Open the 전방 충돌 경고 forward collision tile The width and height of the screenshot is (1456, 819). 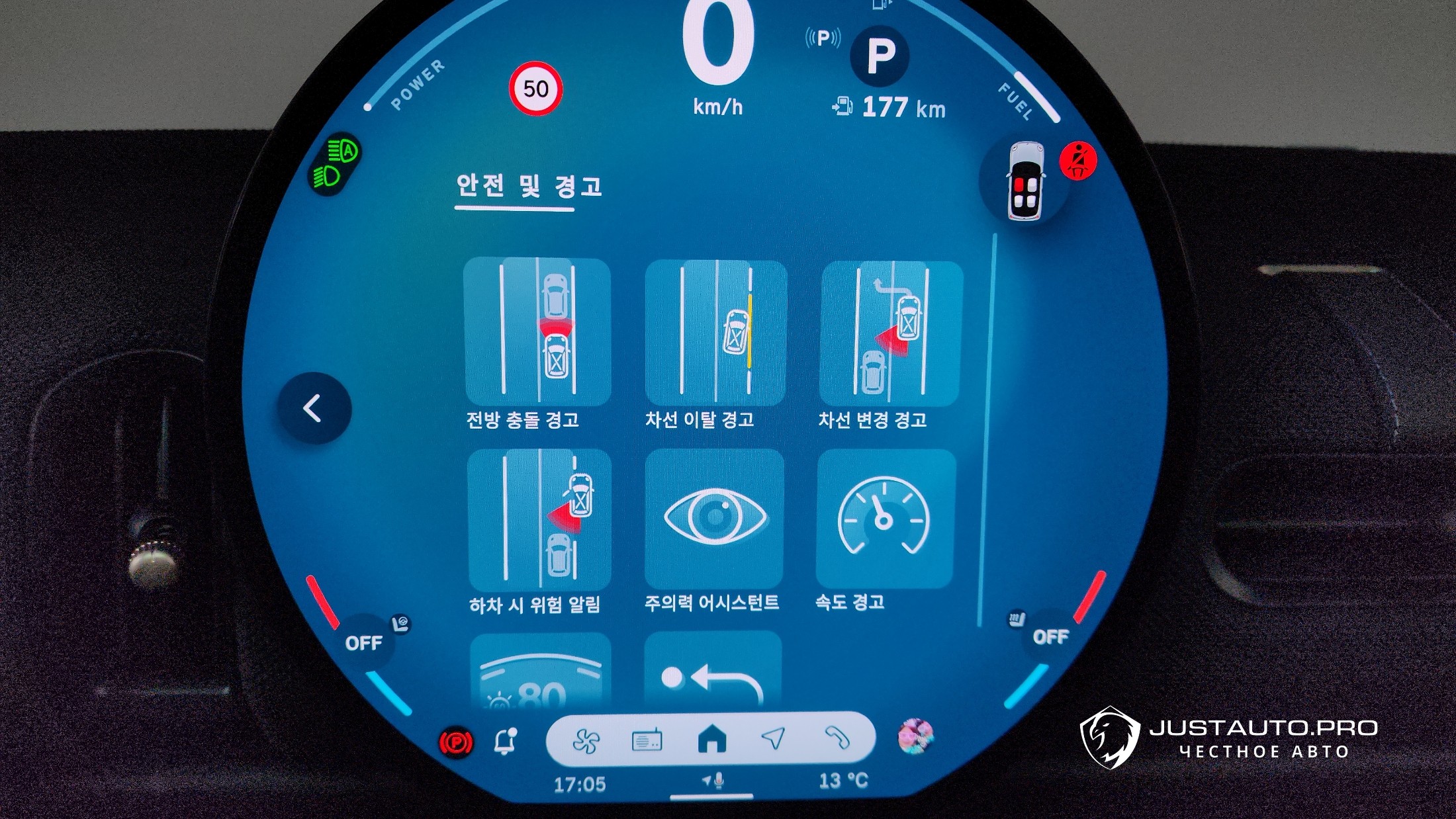point(537,331)
